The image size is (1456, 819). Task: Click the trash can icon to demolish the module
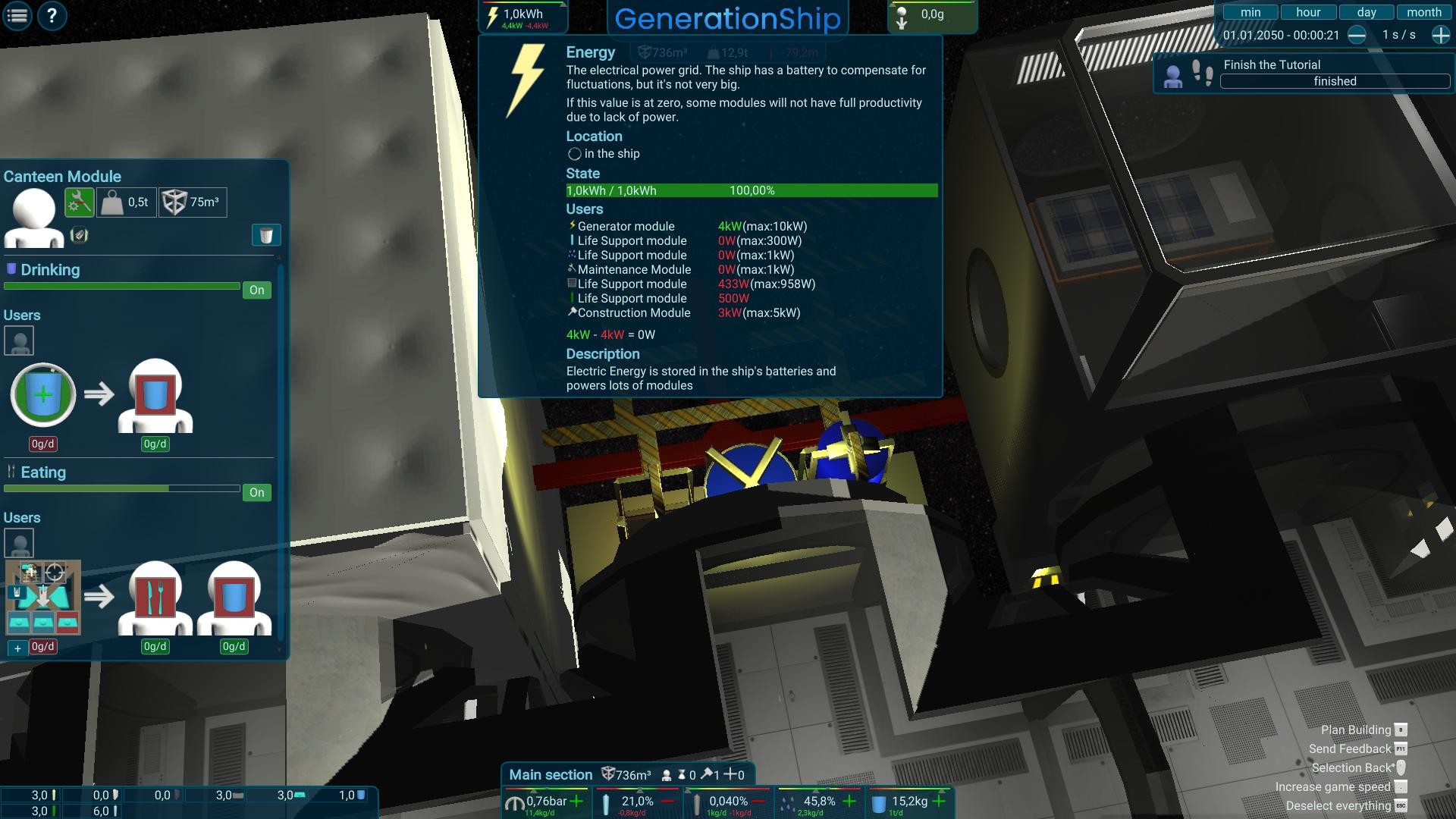pyautogui.click(x=265, y=235)
